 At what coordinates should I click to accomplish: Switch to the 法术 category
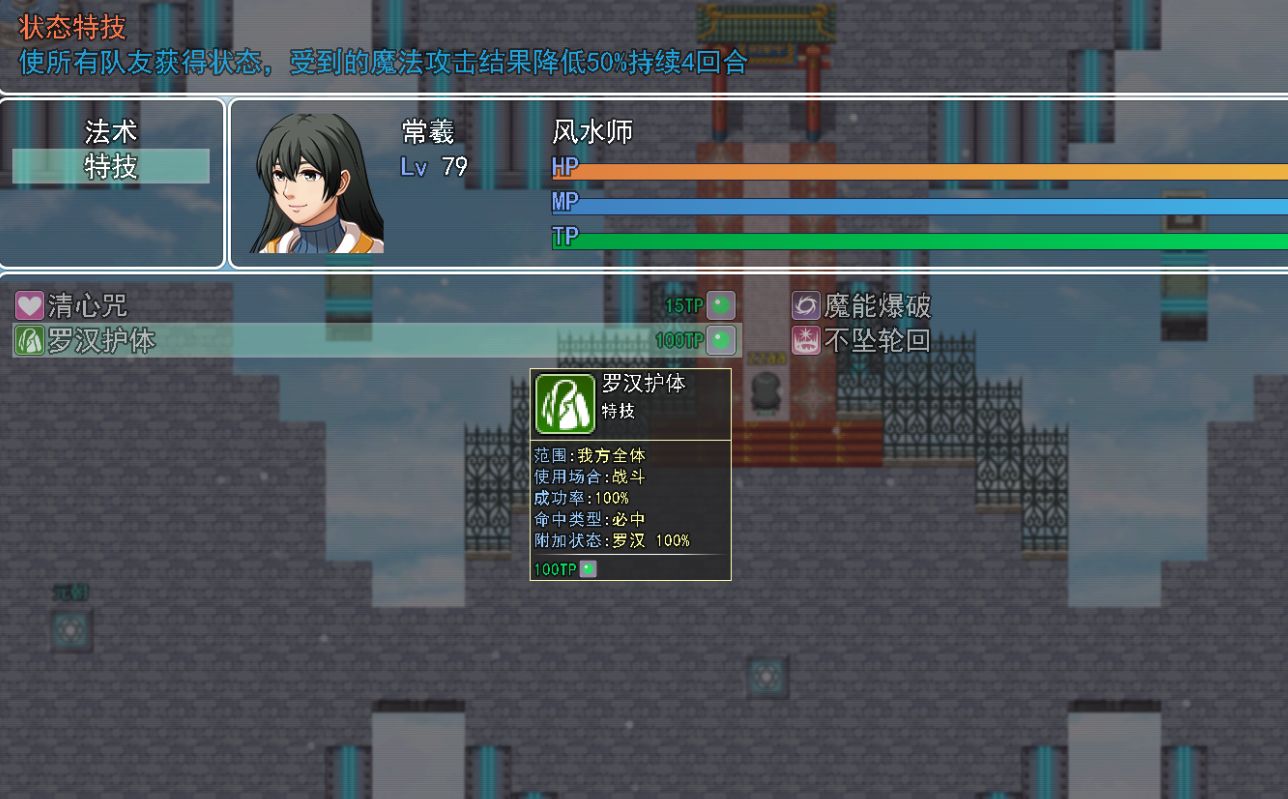pyautogui.click(x=110, y=131)
